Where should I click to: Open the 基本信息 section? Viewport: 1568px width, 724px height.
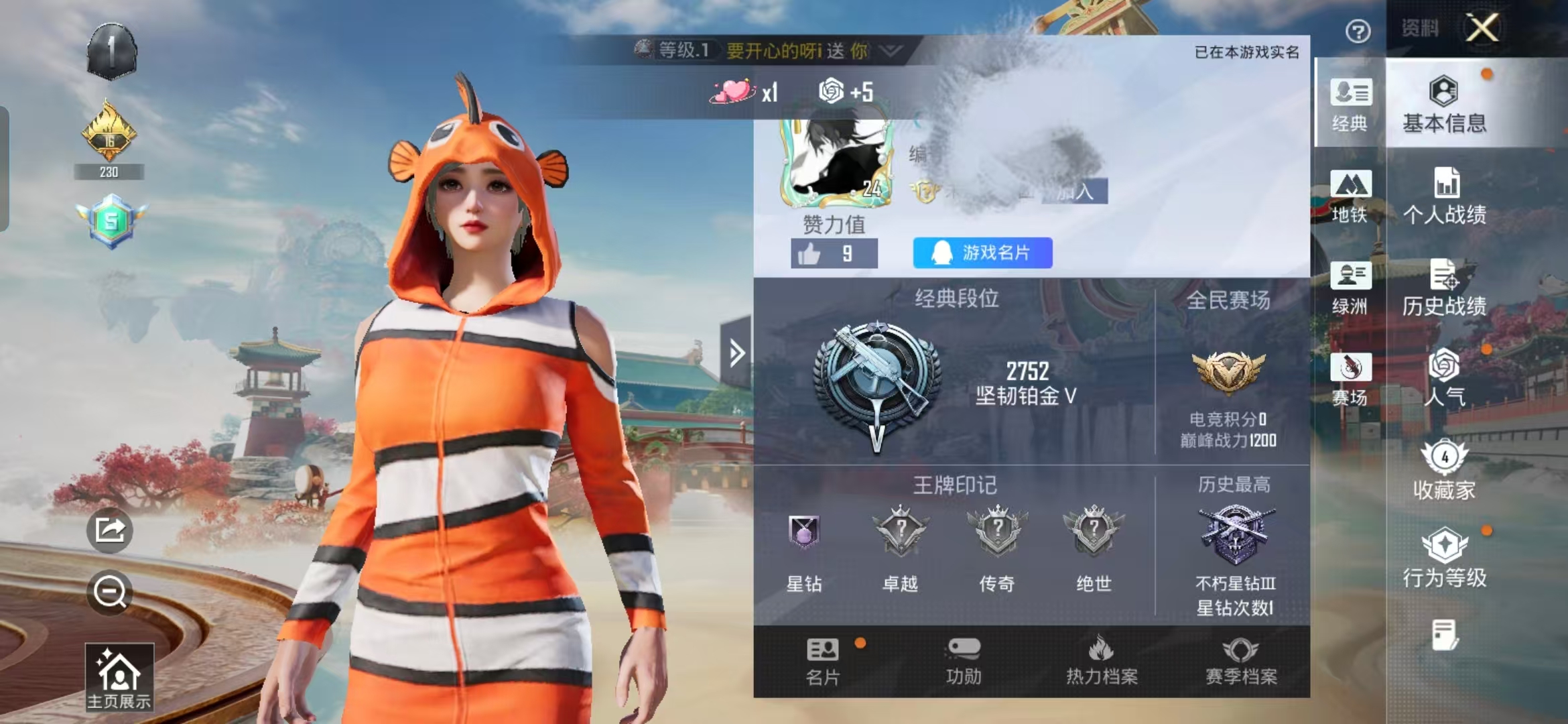(1444, 105)
